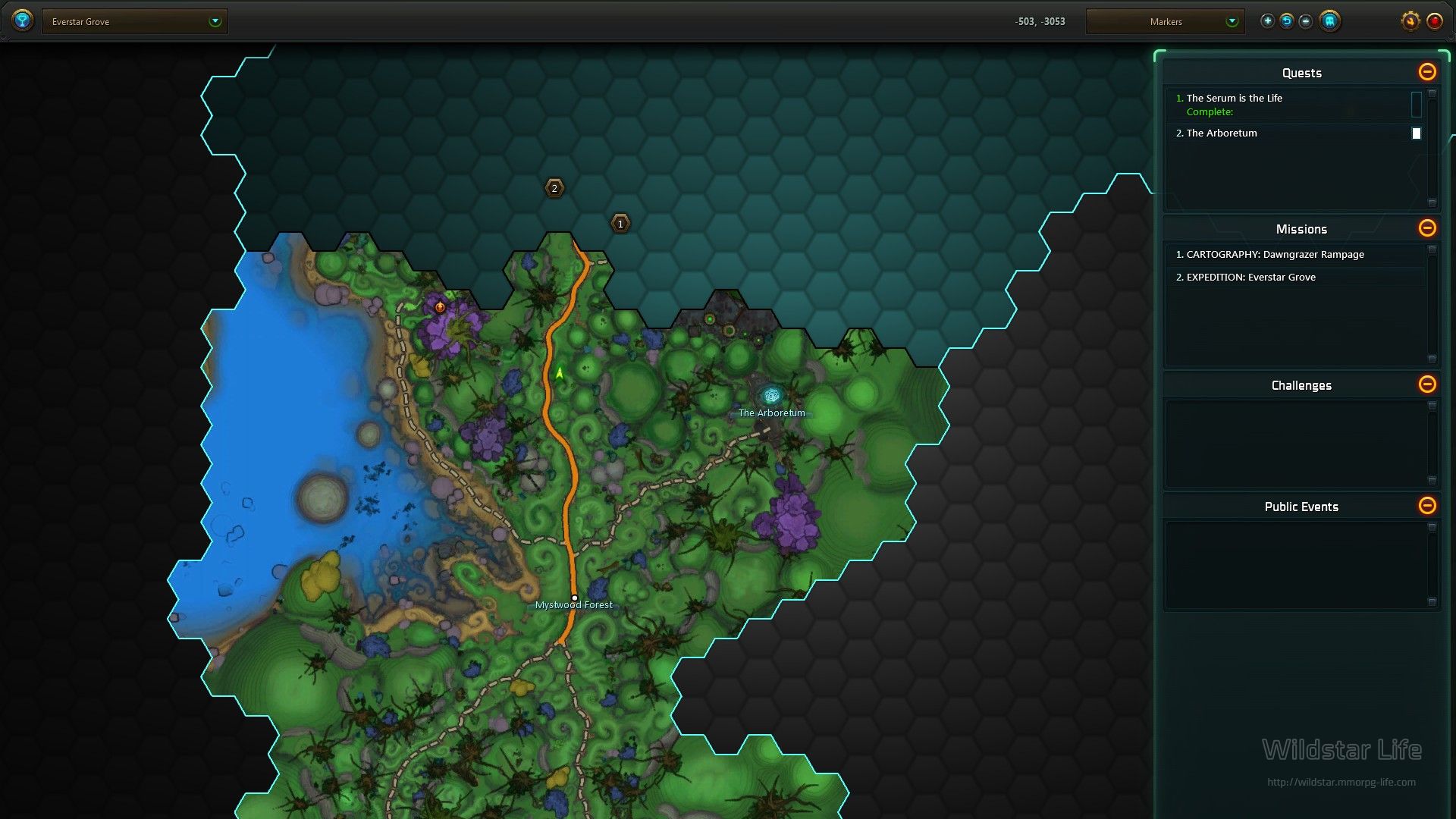
Task: Click the blue trophy icon button
Action: pos(23,20)
